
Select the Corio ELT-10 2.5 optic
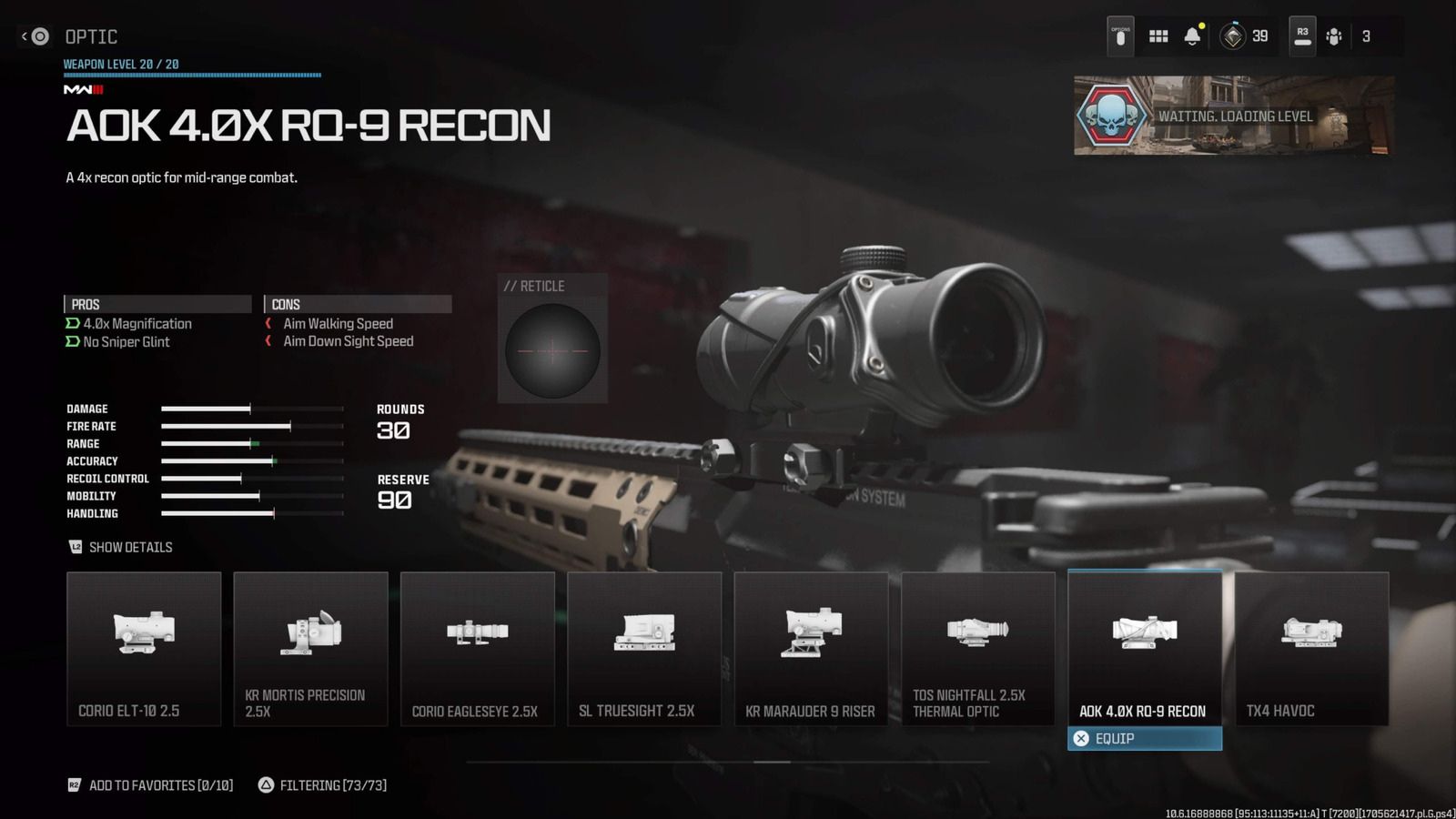[x=143, y=648]
